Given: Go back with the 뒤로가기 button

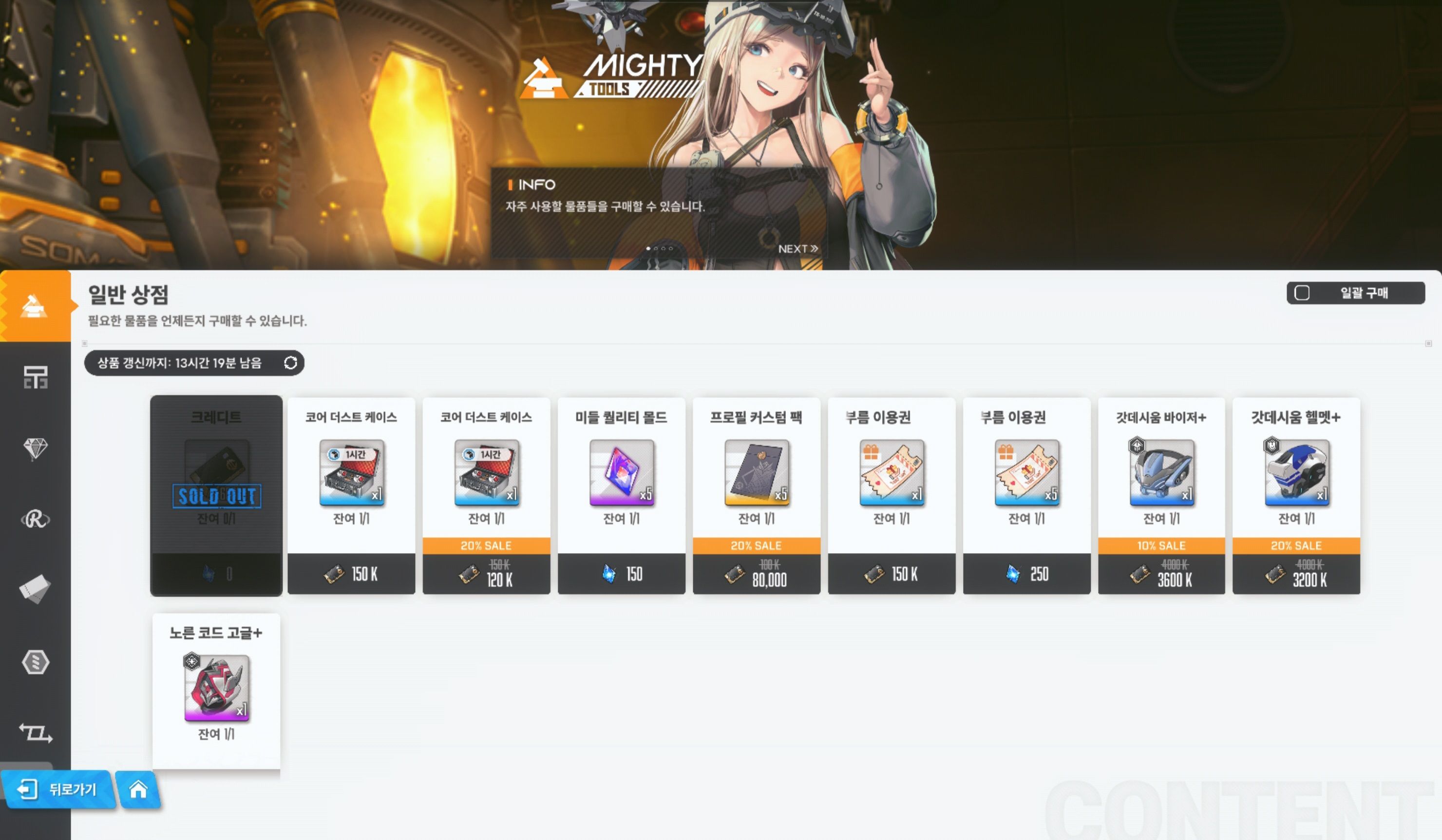Looking at the screenshot, I should [x=58, y=790].
